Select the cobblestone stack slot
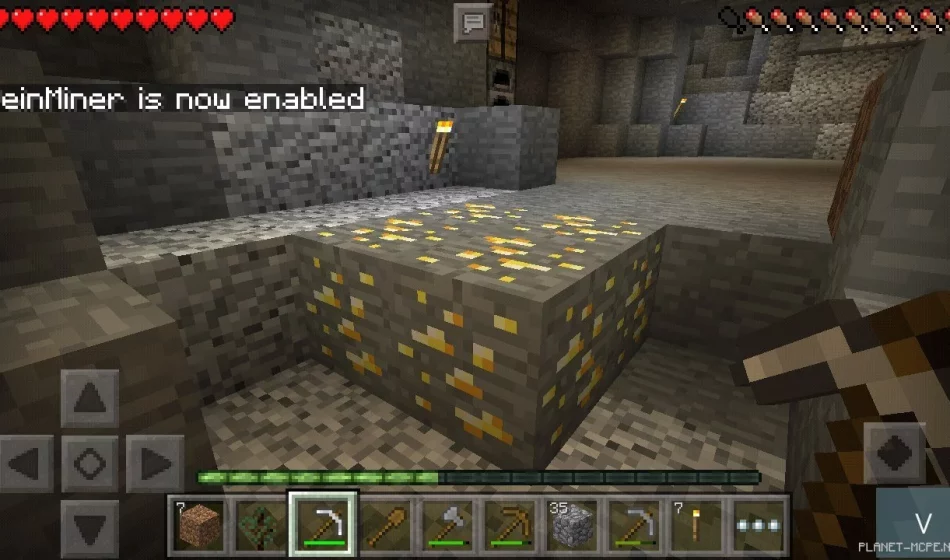950x560 pixels. pos(573,523)
